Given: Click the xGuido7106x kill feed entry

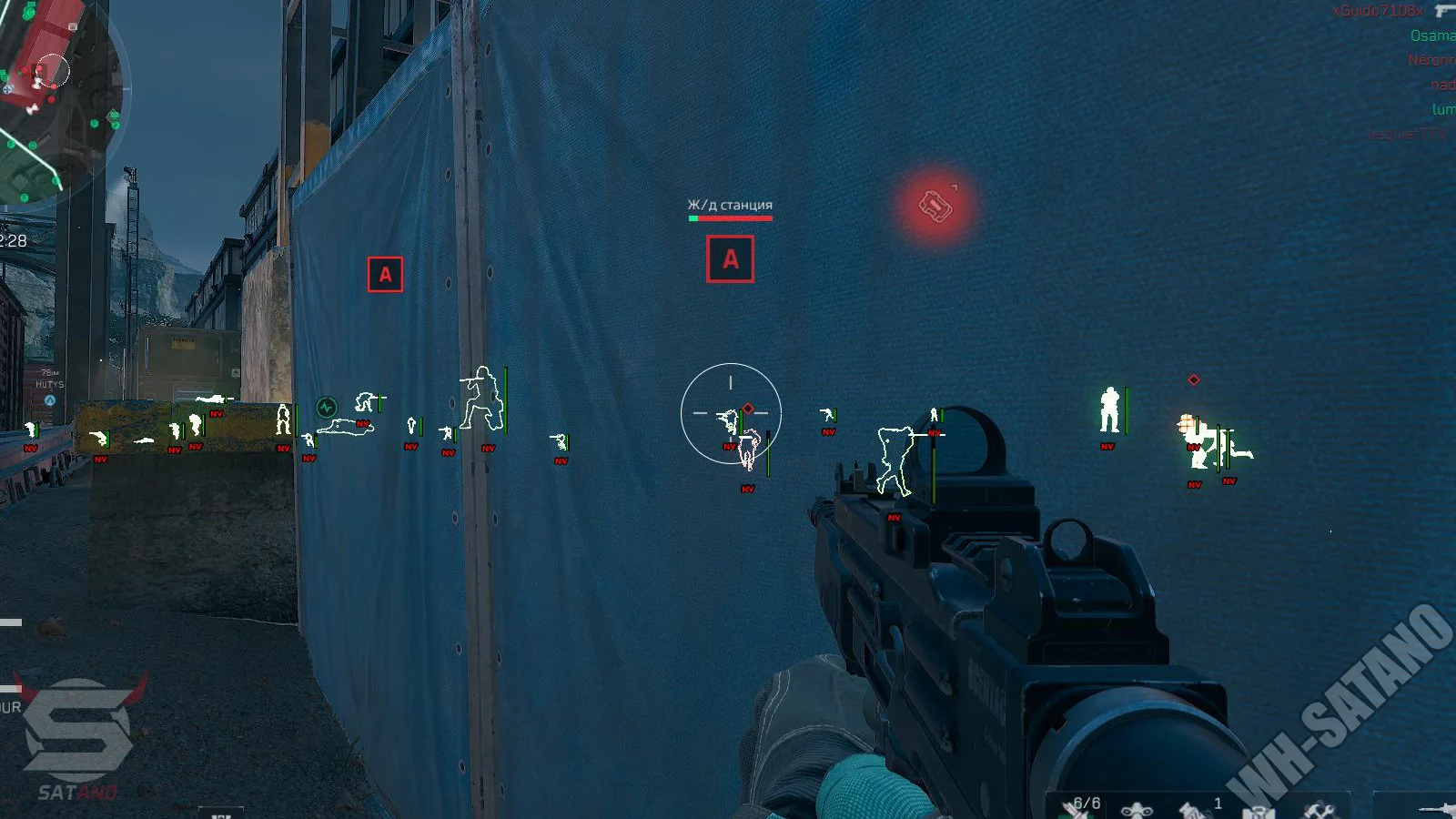Looking at the screenshot, I should (1378, 11).
